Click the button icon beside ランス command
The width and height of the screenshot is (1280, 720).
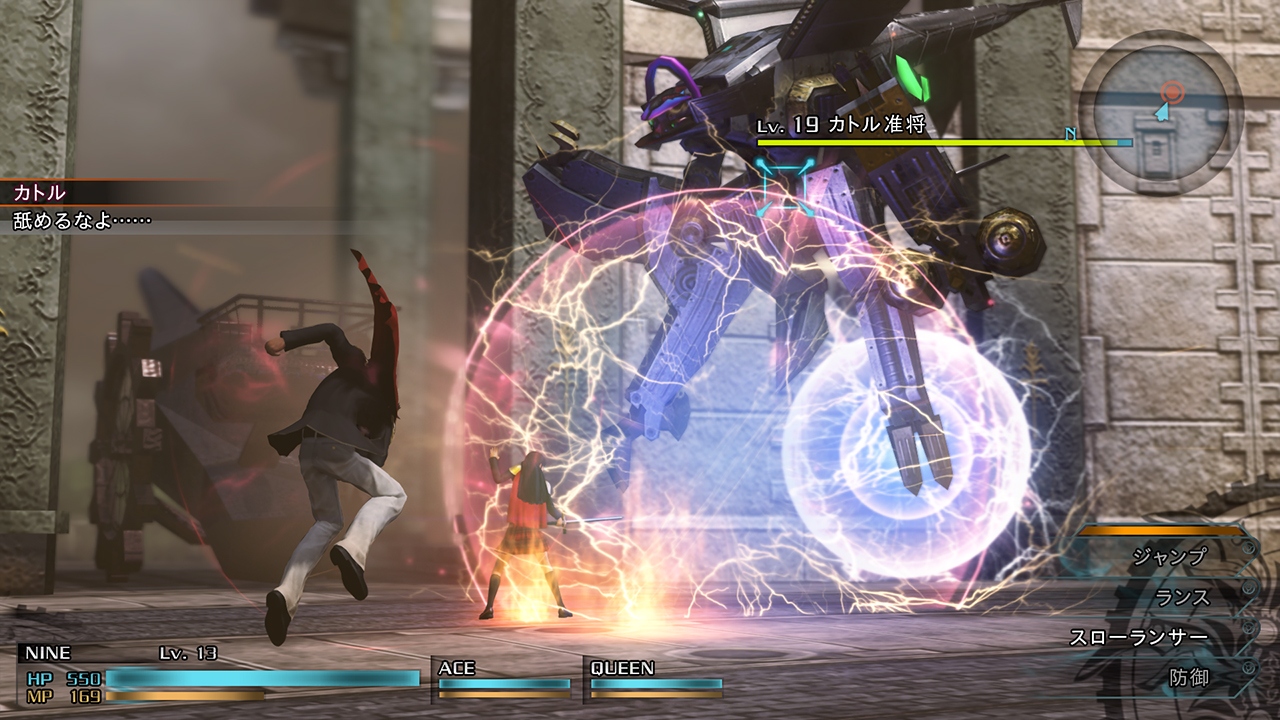point(1248,587)
